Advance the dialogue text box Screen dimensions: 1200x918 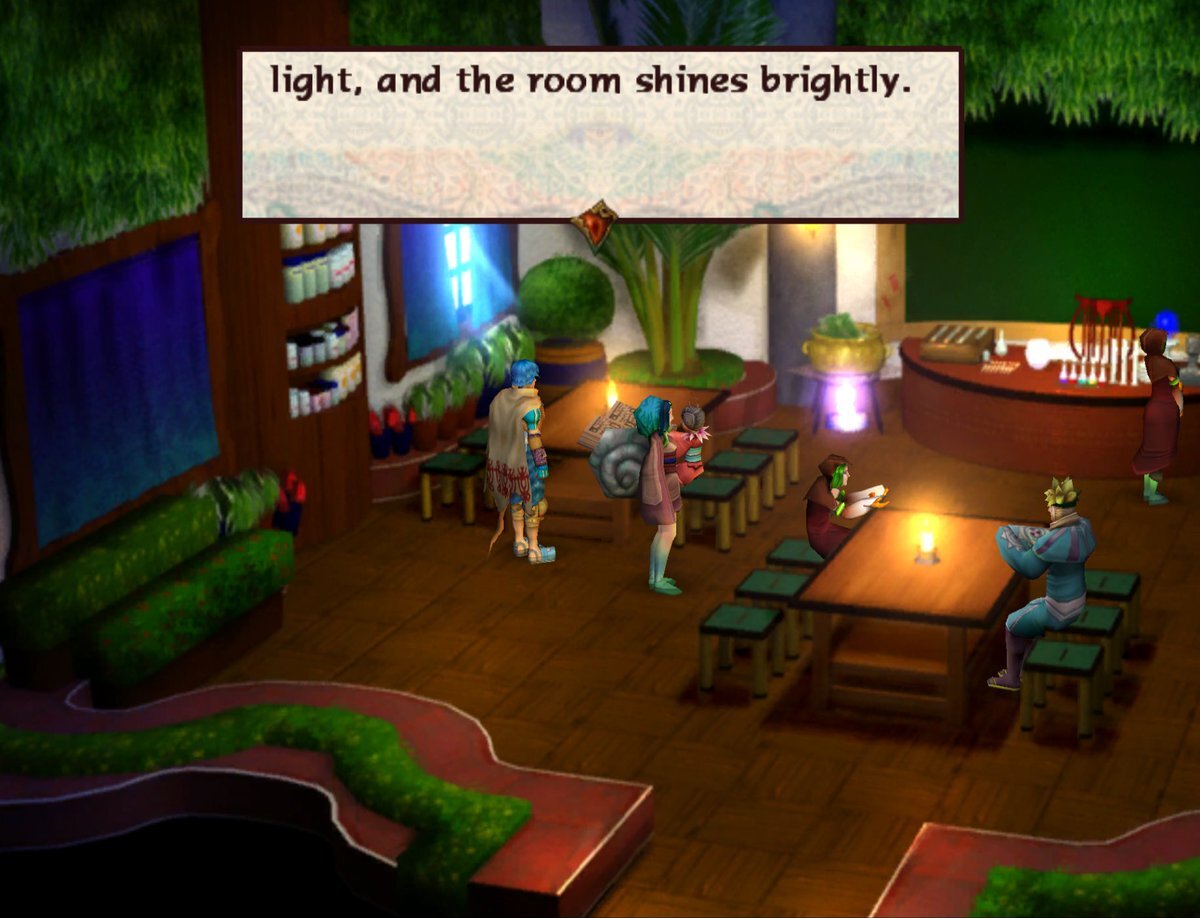(600, 133)
